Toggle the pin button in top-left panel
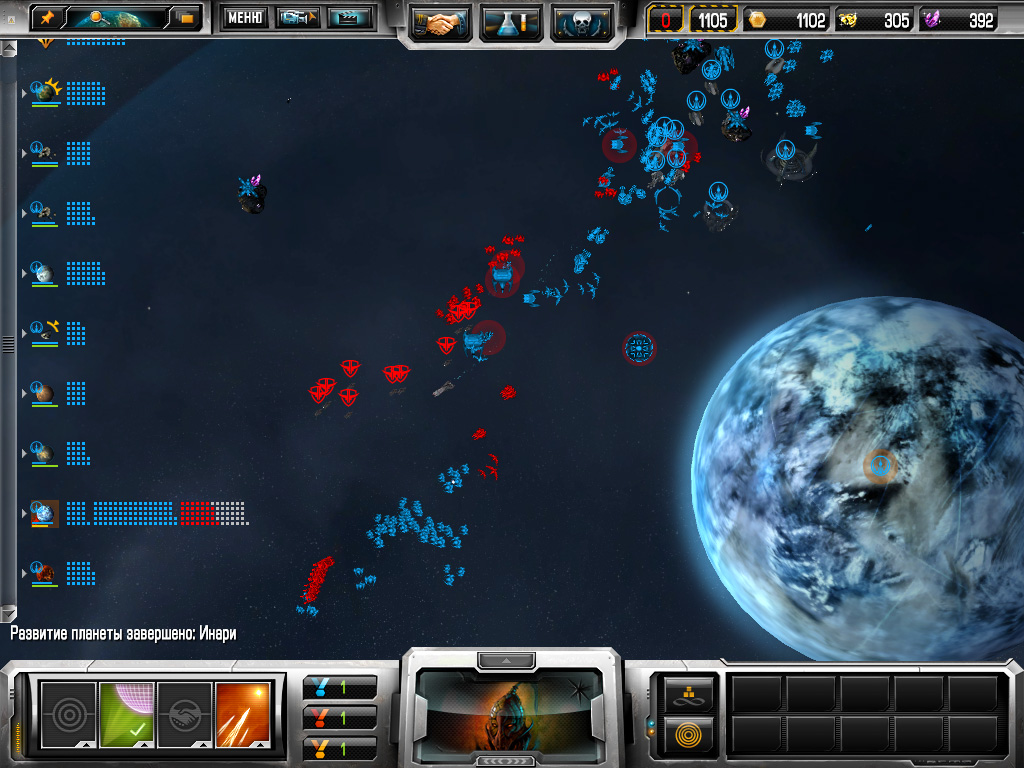 (47, 17)
